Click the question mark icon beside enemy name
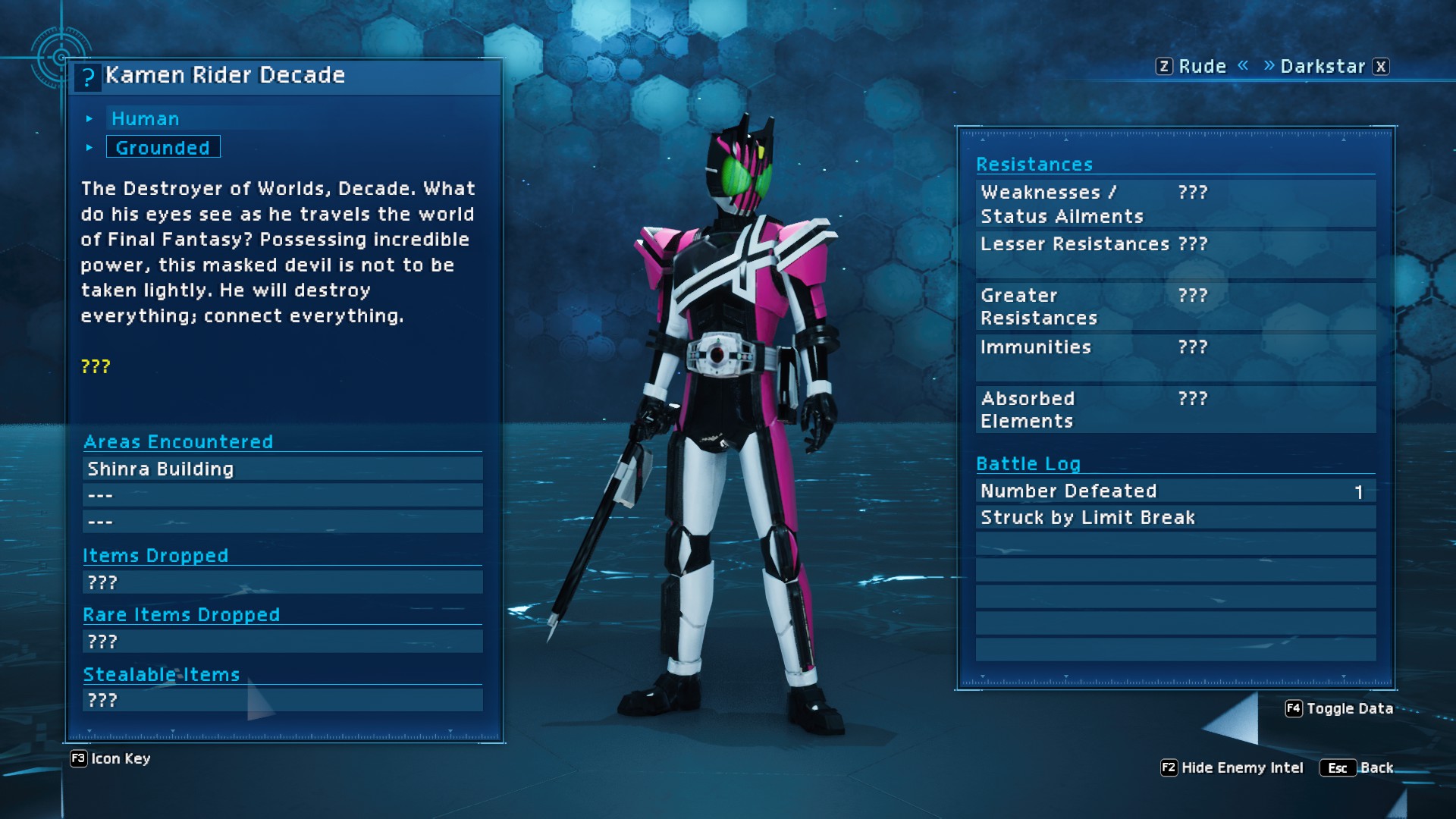The width and height of the screenshot is (1456, 819). pyautogui.click(x=88, y=77)
